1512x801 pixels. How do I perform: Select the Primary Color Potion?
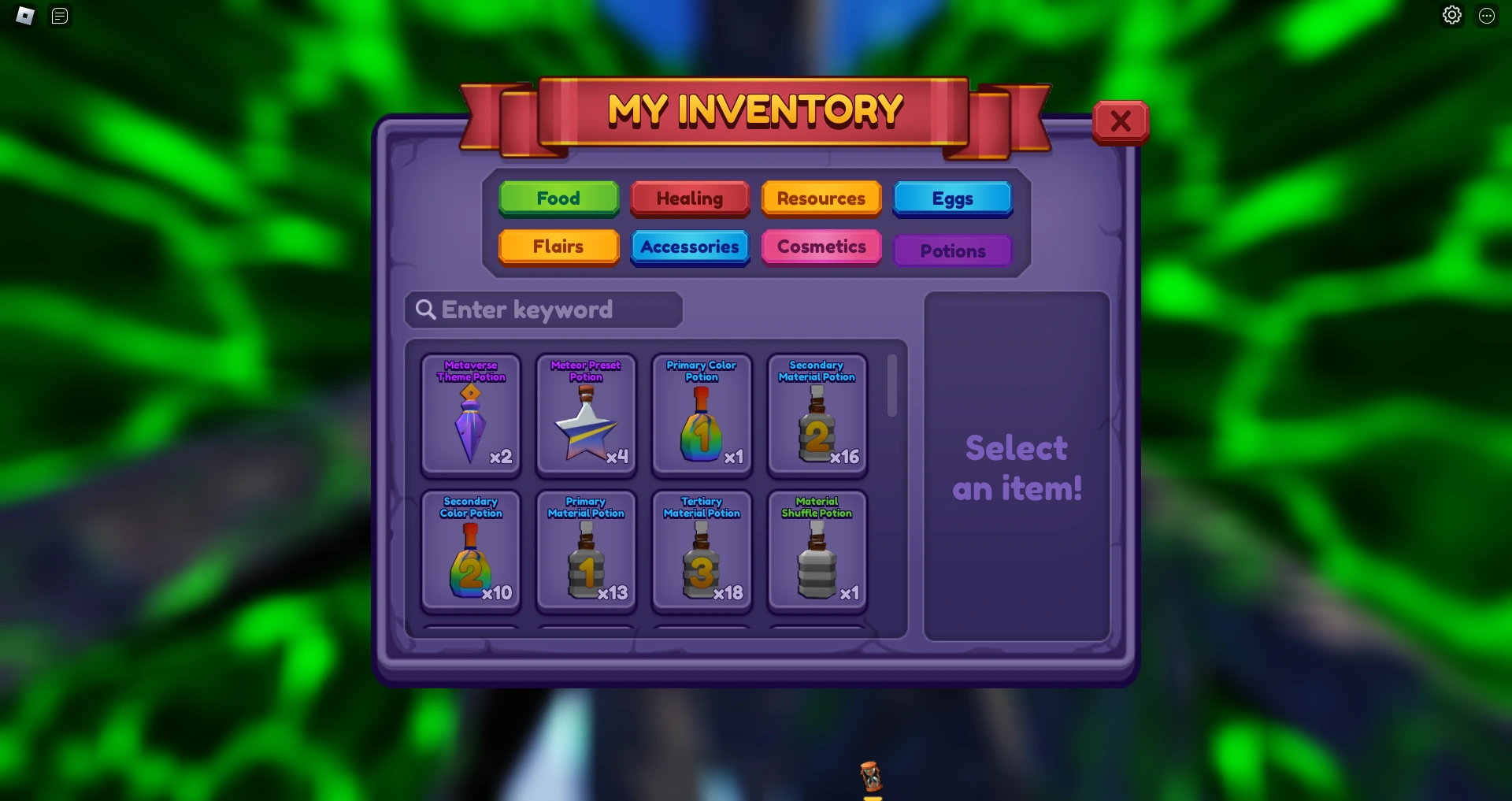(x=702, y=415)
